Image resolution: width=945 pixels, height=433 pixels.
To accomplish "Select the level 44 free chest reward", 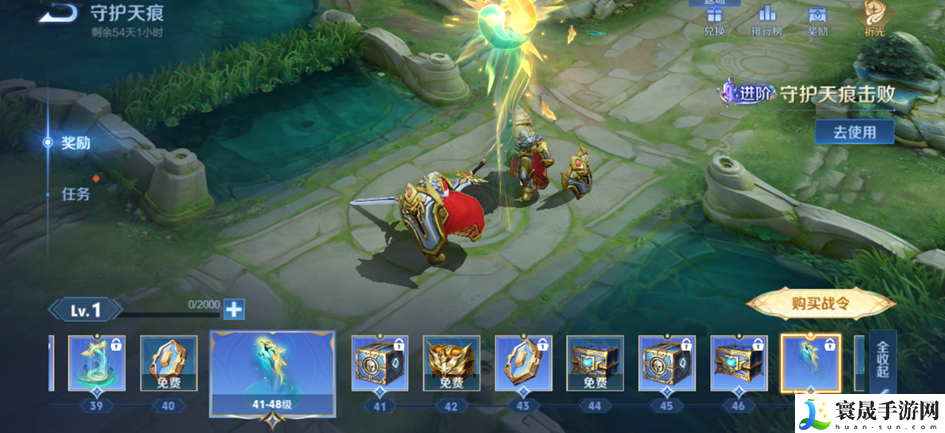I will pyautogui.click(x=595, y=363).
